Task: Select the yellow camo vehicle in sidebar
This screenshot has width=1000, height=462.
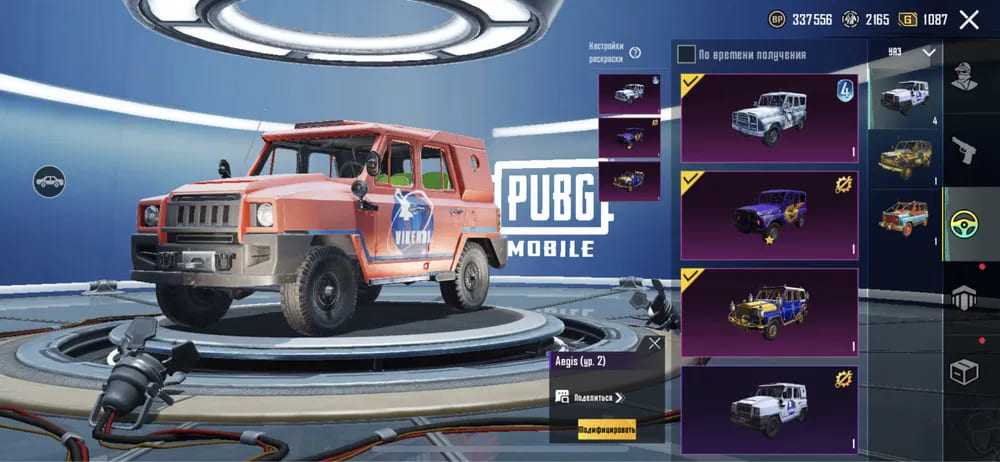Action: pos(905,158)
